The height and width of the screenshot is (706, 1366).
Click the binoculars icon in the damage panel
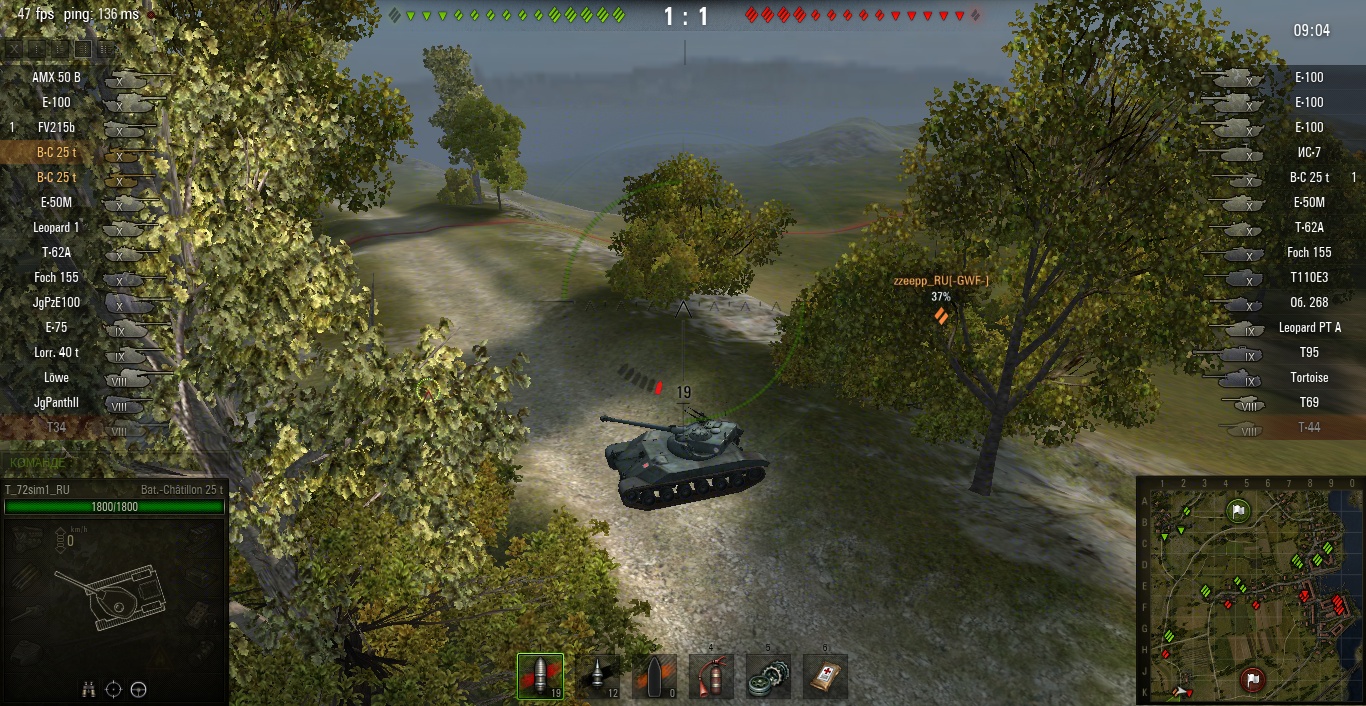tap(88, 688)
